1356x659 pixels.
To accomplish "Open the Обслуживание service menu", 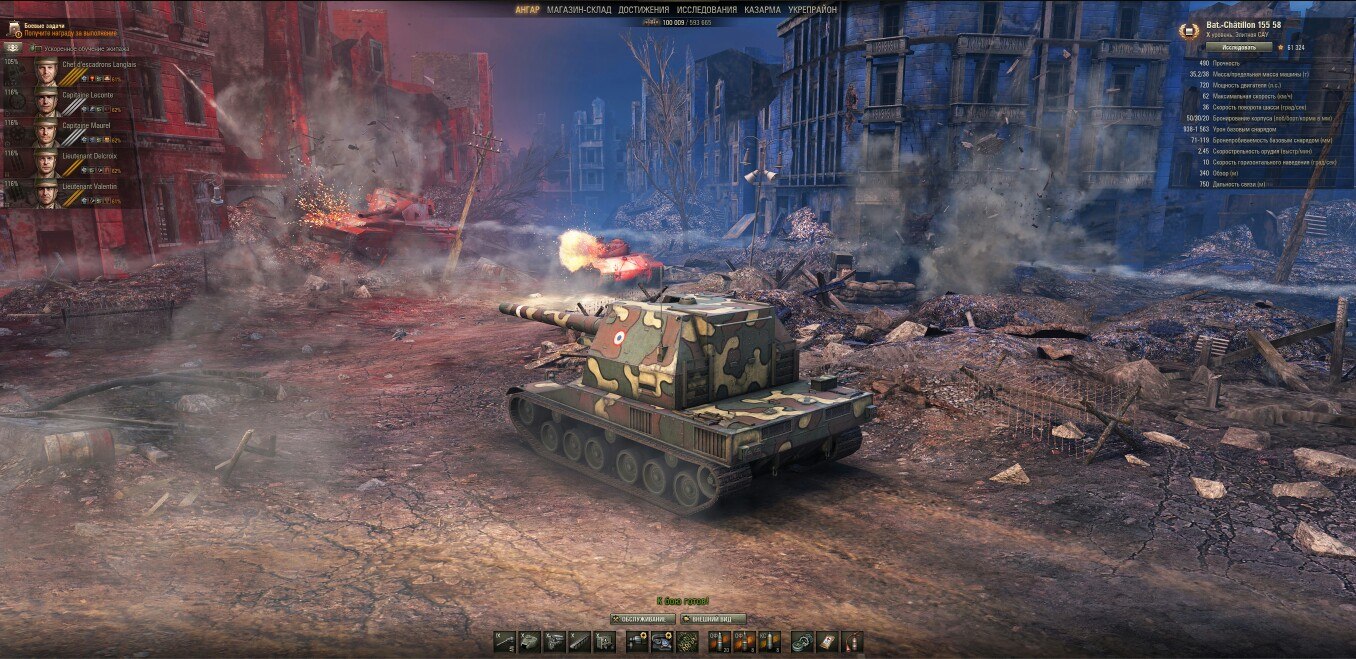I will click(642, 619).
